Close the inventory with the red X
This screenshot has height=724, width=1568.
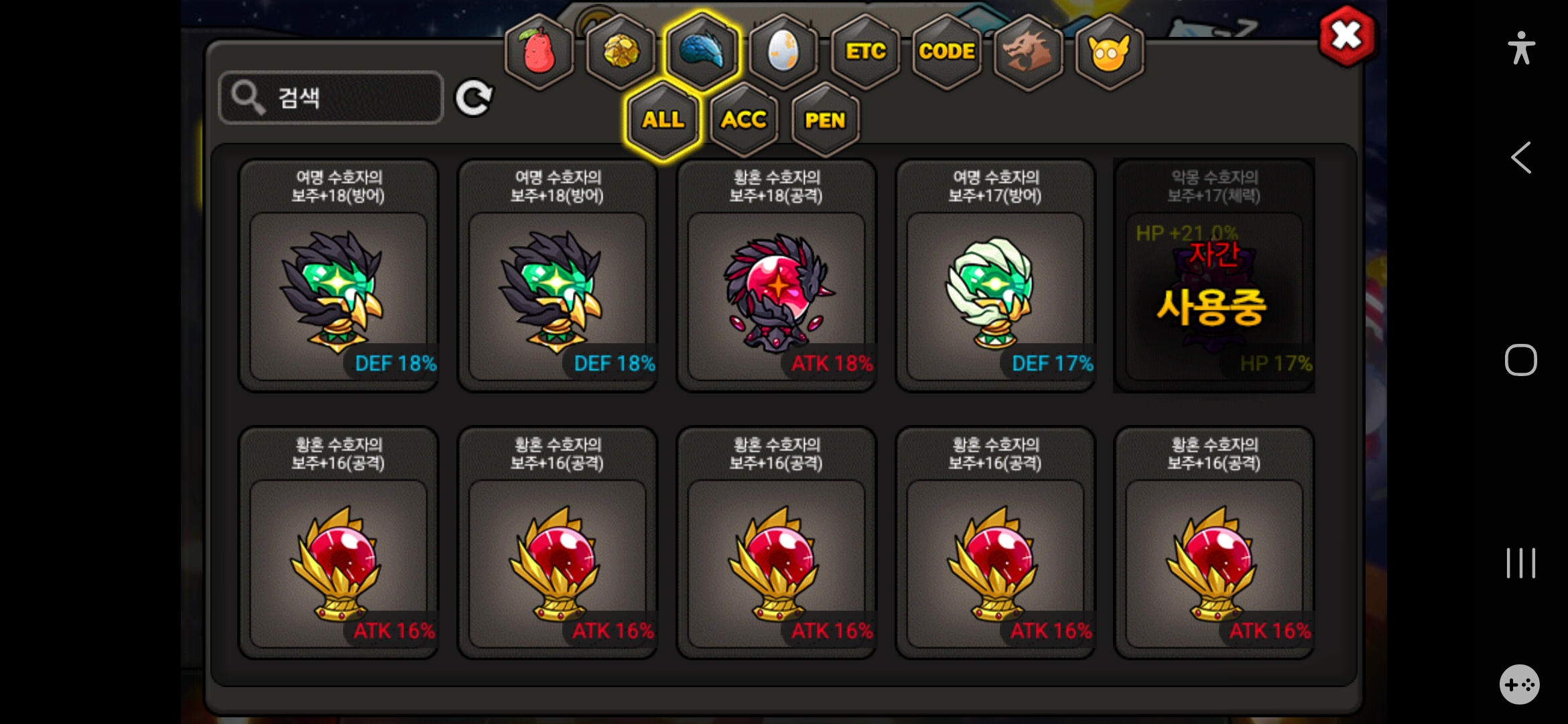click(1346, 36)
